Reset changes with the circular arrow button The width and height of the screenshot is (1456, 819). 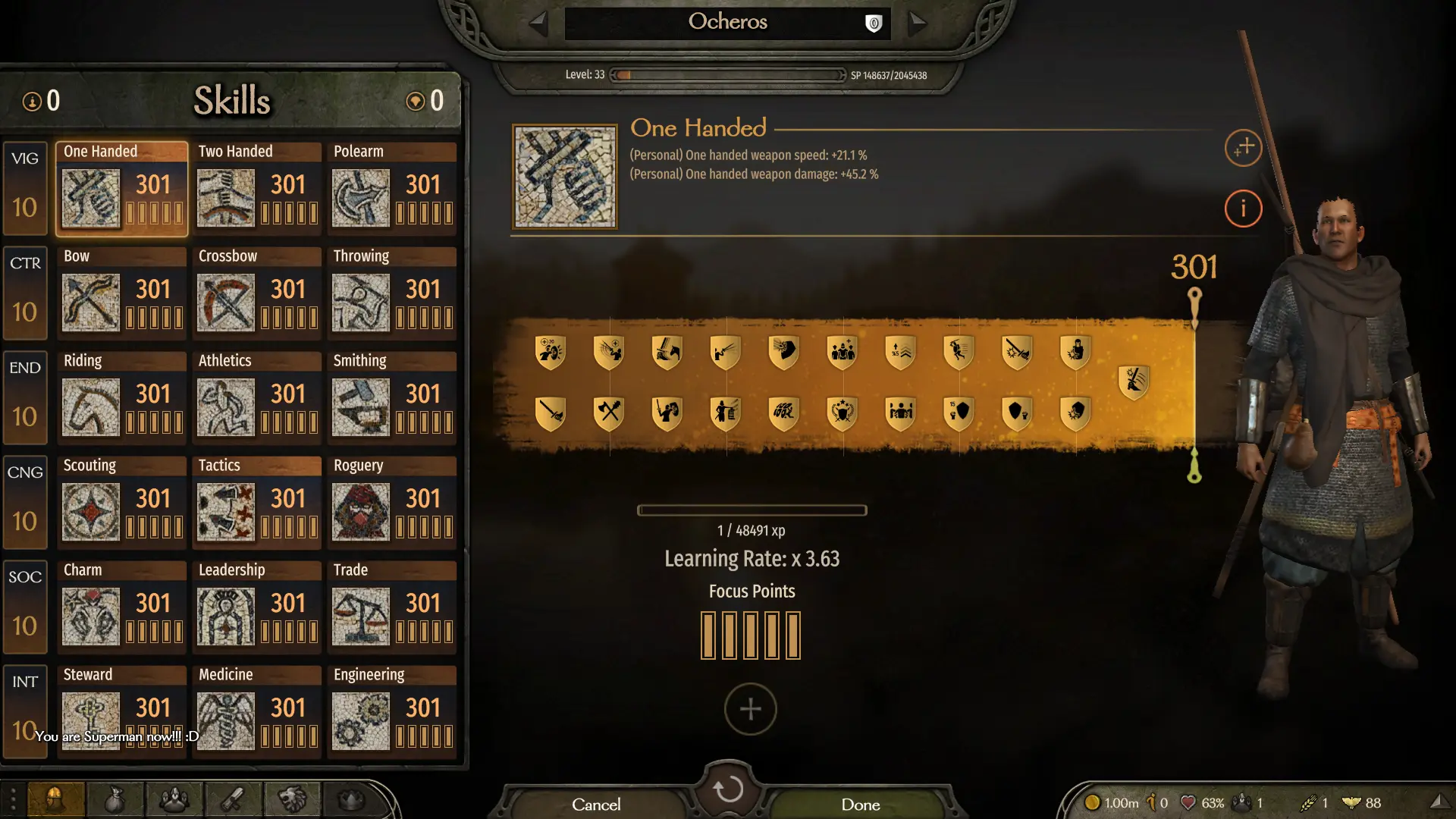pyautogui.click(x=728, y=789)
